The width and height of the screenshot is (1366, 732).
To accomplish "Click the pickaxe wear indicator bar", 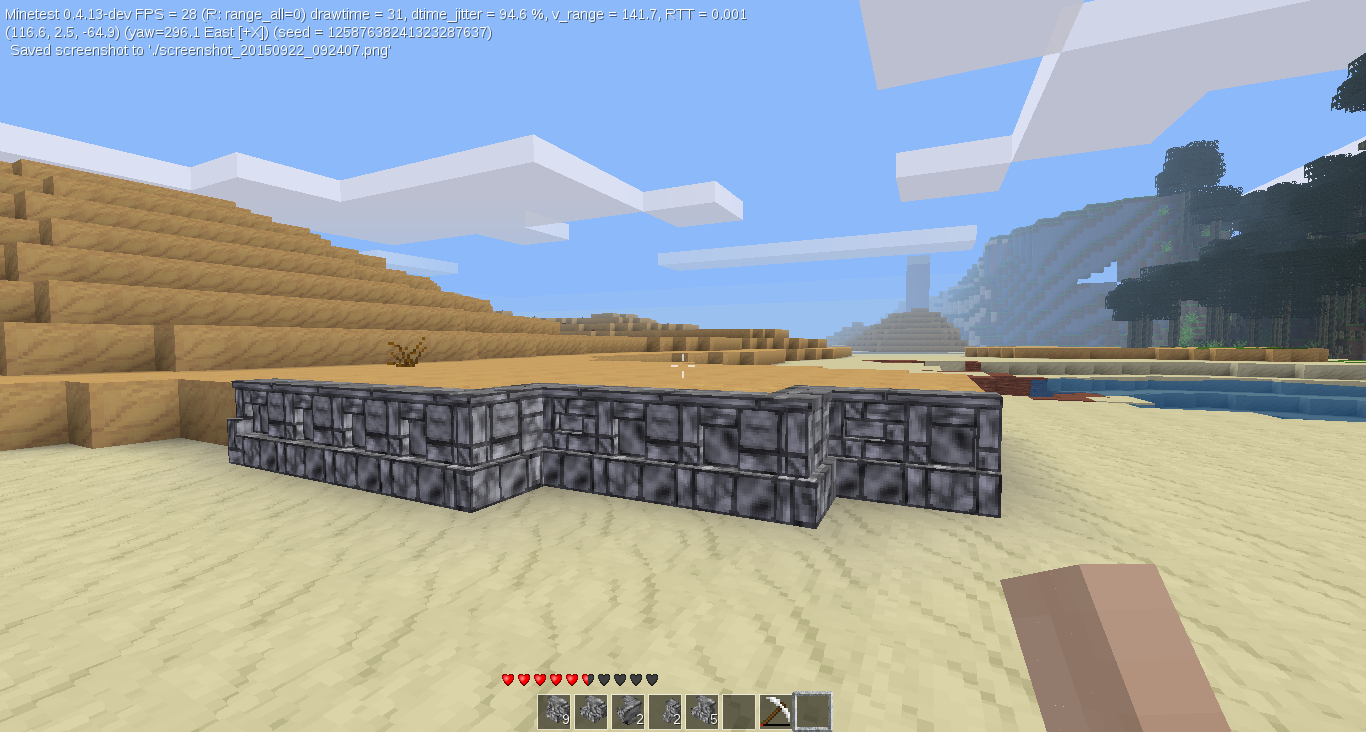I will tap(776, 725).
